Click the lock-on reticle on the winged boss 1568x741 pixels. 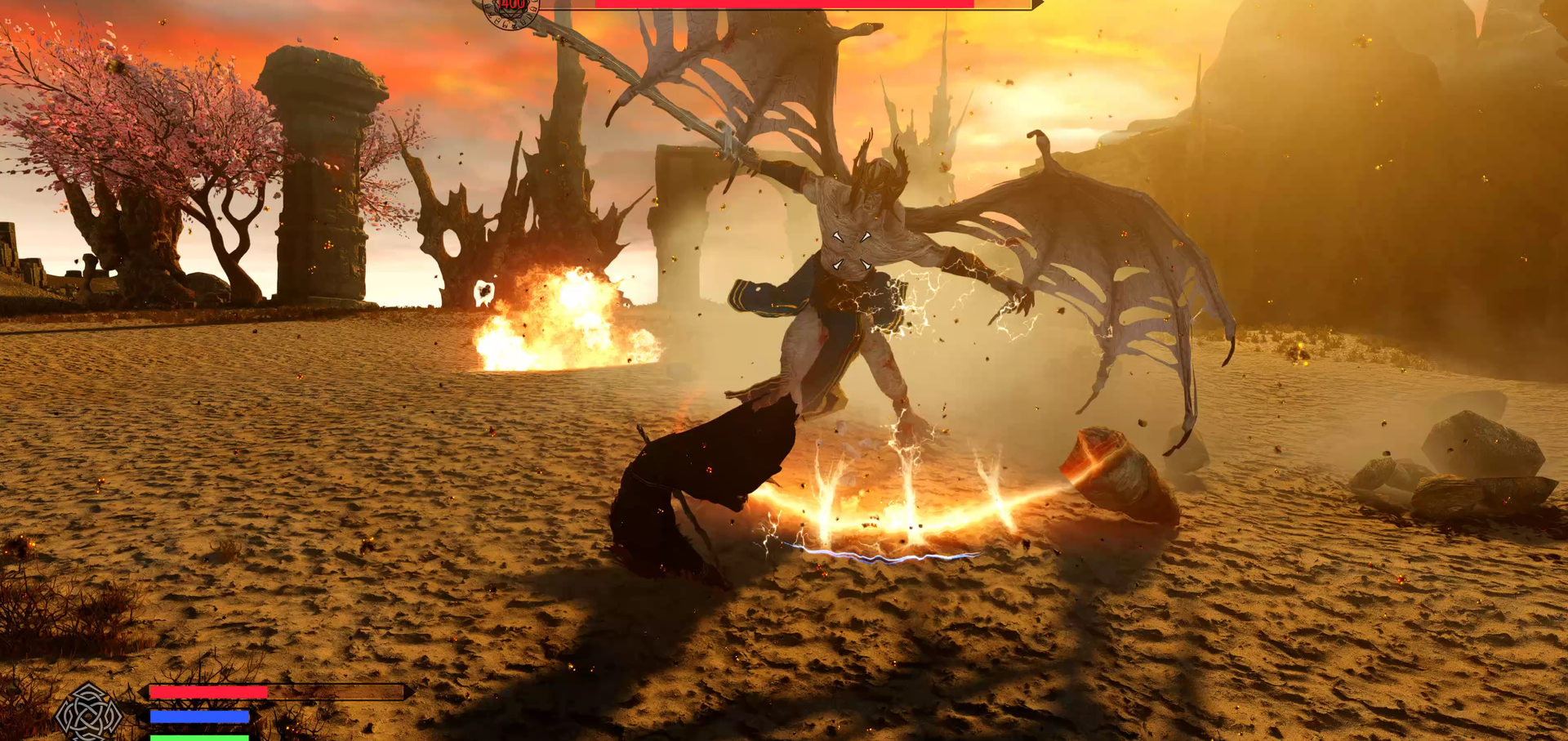coord(850,250)
